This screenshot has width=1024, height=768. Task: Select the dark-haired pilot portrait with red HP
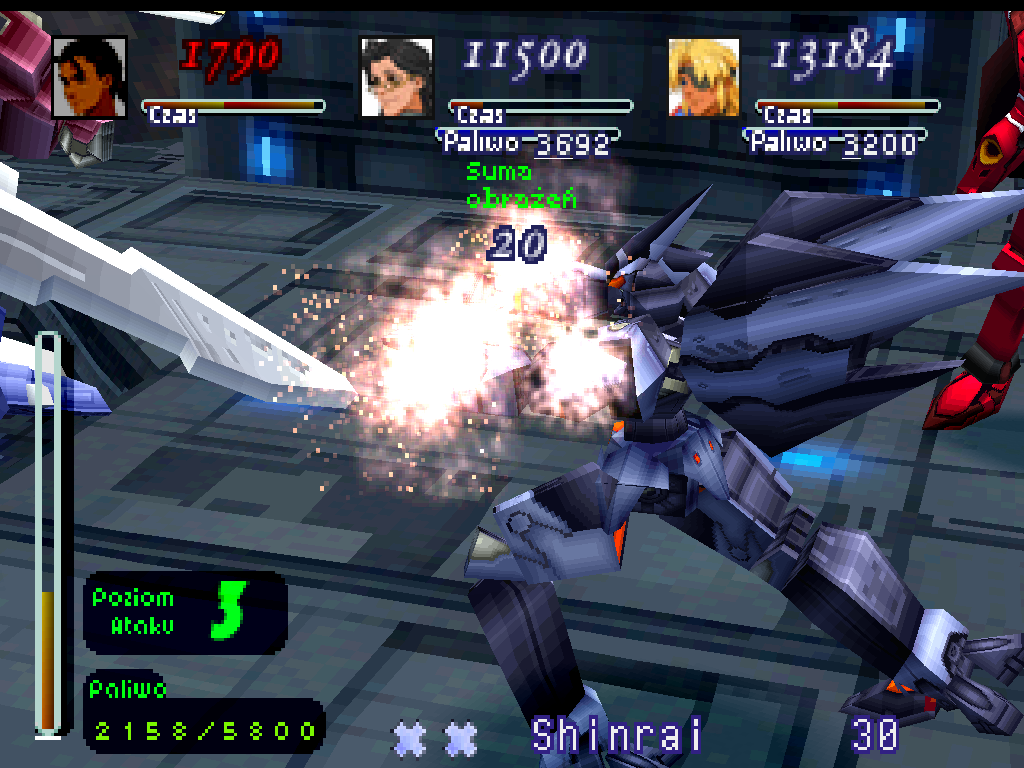pos(89,78)
